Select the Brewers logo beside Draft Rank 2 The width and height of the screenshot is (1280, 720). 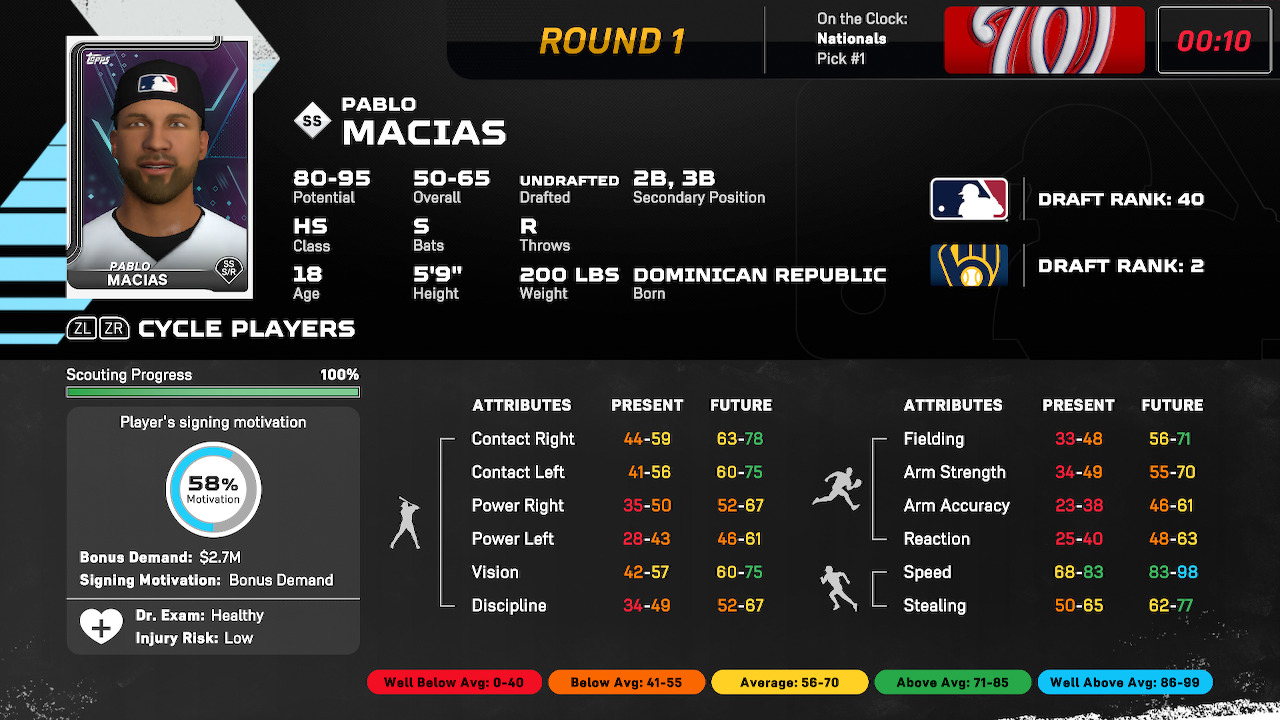[x=968, y=266]
